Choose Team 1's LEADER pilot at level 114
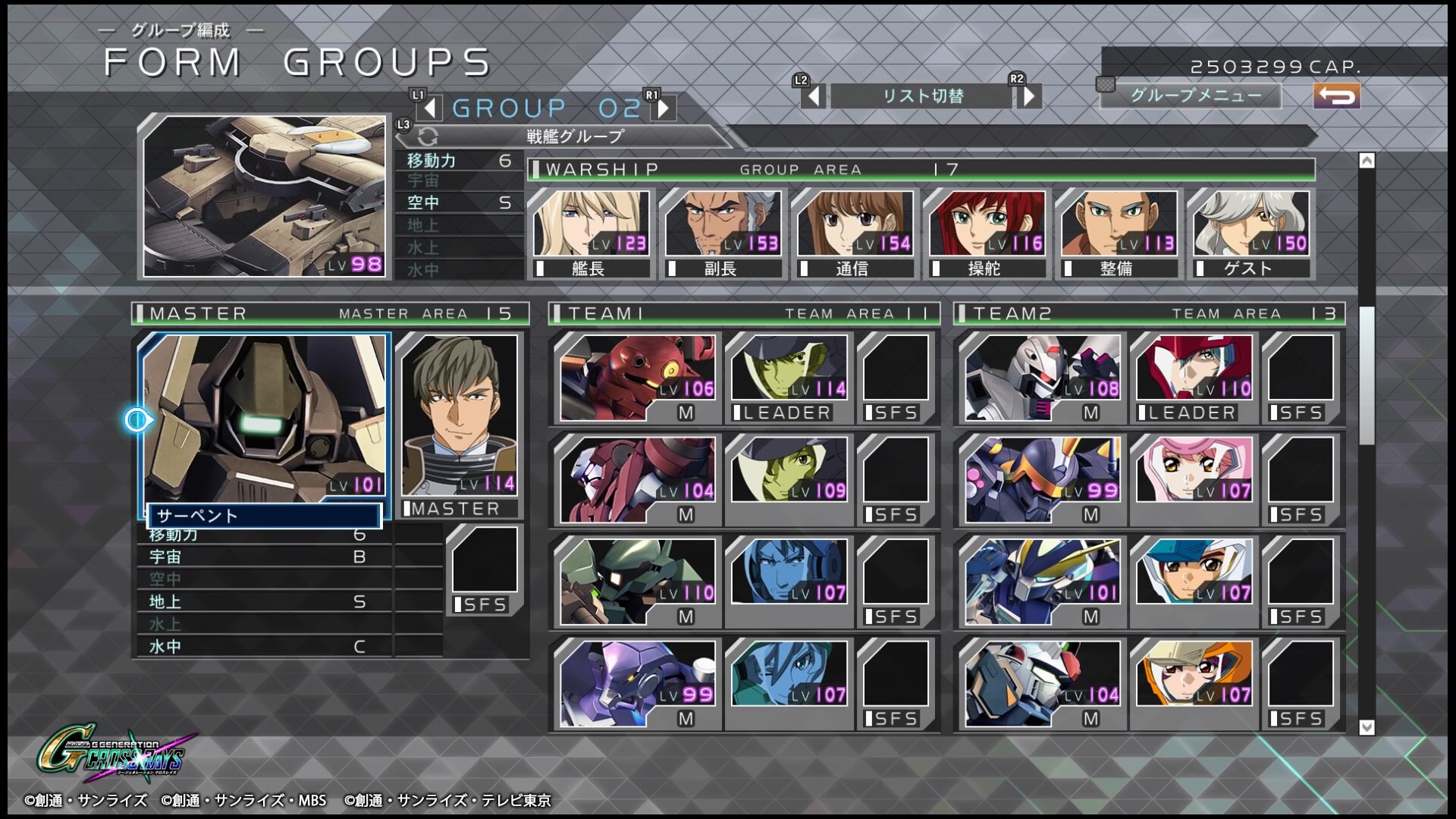 pyautogui.click(x=789, y=377)
